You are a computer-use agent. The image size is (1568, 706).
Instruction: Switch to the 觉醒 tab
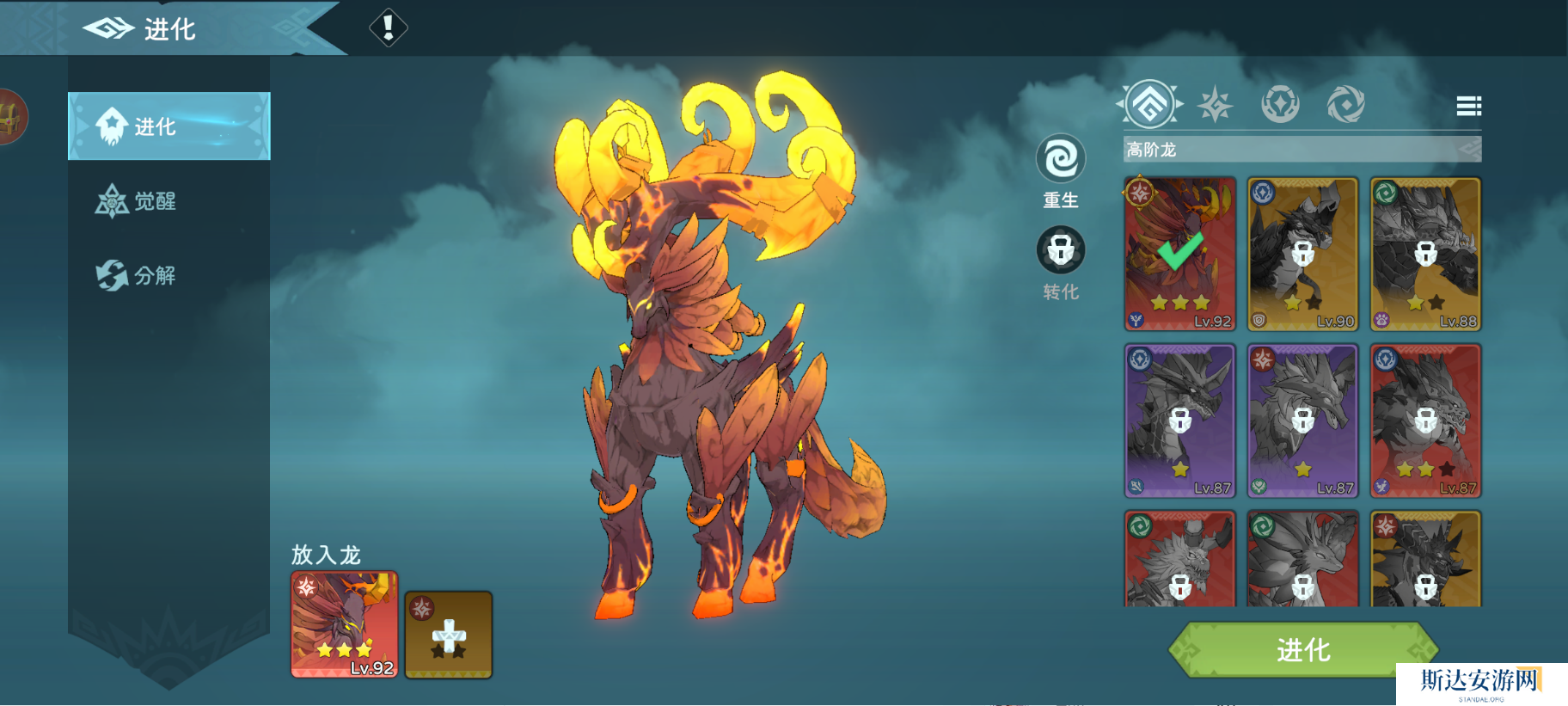pos(138,201)
